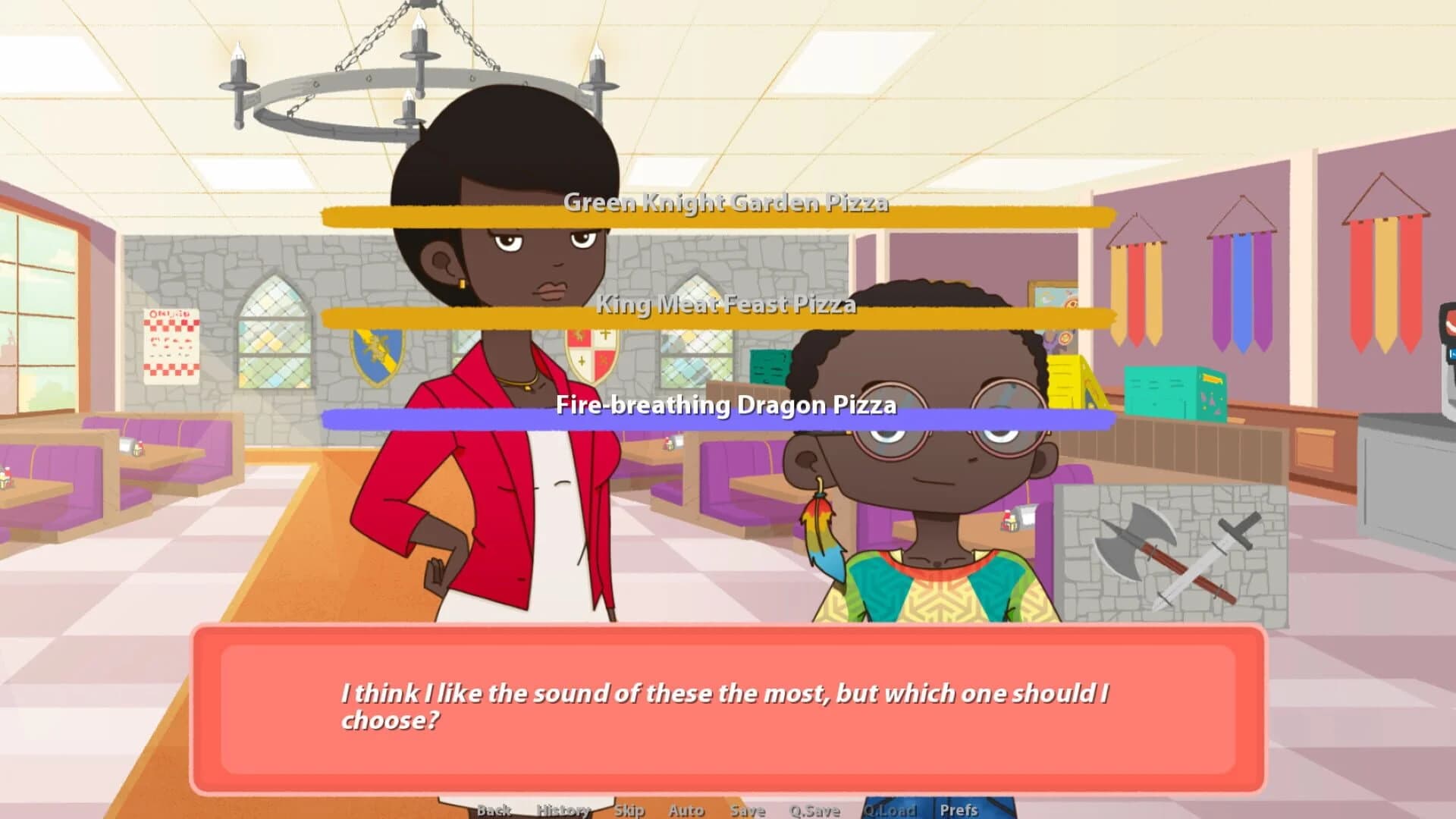
Task: Enable Skip mode
Action: pos(629,810)
